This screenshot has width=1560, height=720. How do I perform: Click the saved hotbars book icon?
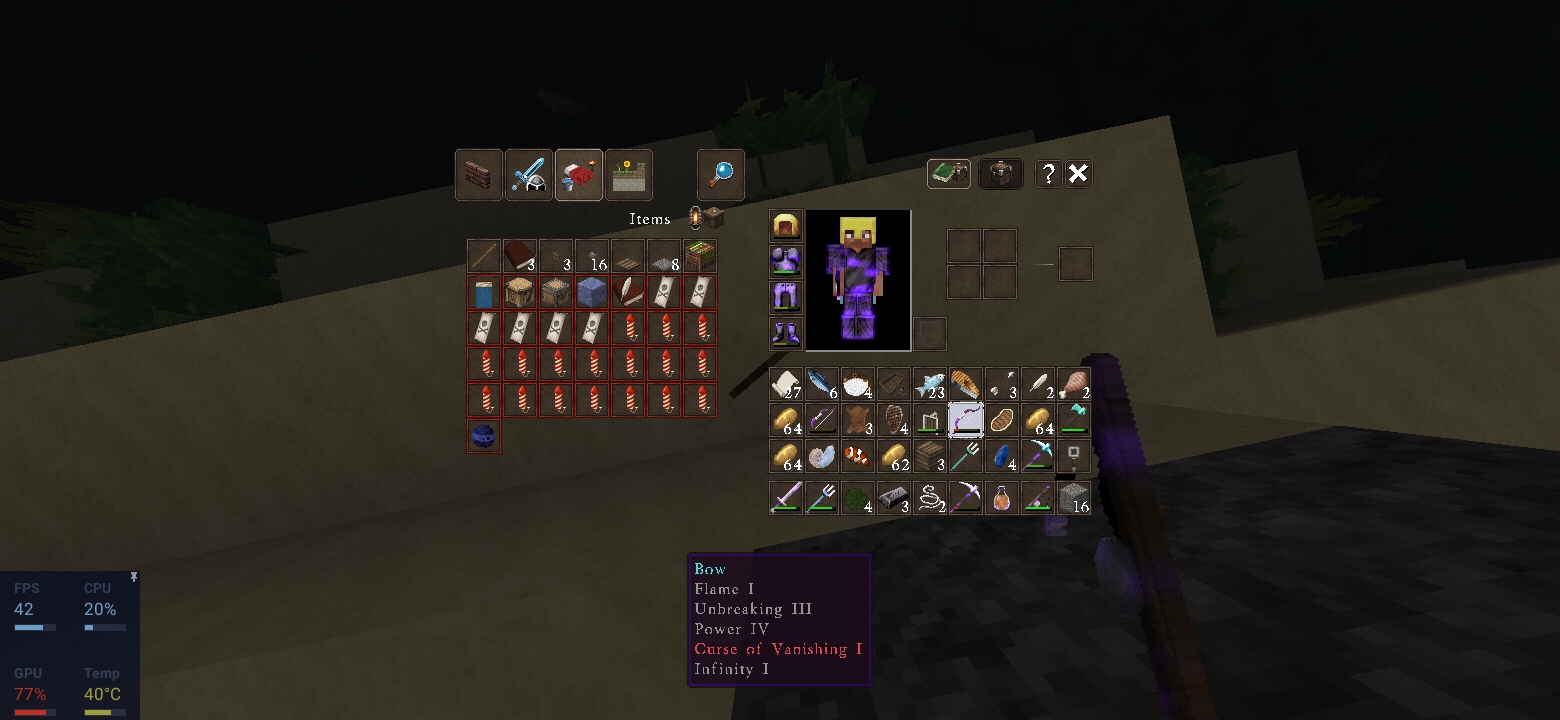pyautogui.click(x=948, y=173)
